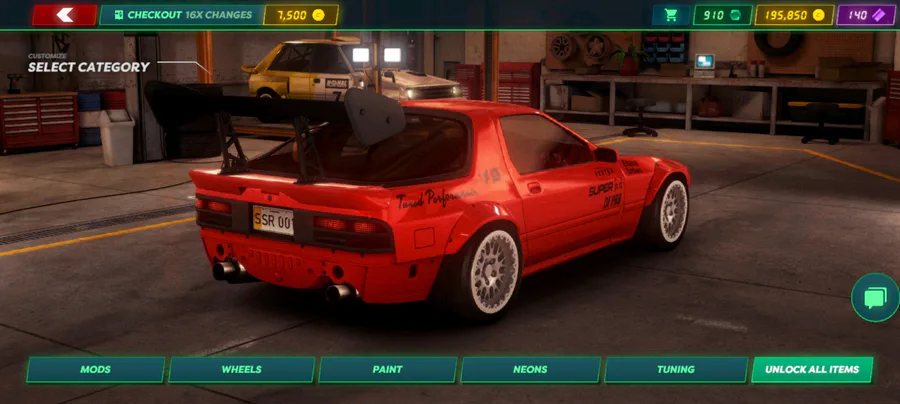Open the Neons category
This screenshot has height=404, width=900.
point(530,369)
